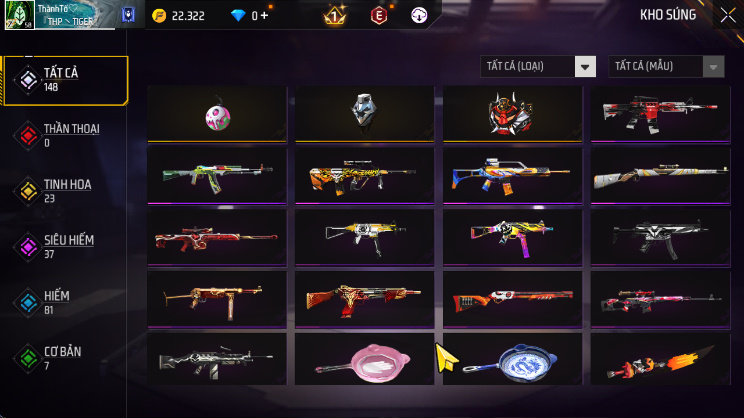The image size is (744, 418).
Task: Pick the blue dragon pan skin
Action: [x=511, y=361]
